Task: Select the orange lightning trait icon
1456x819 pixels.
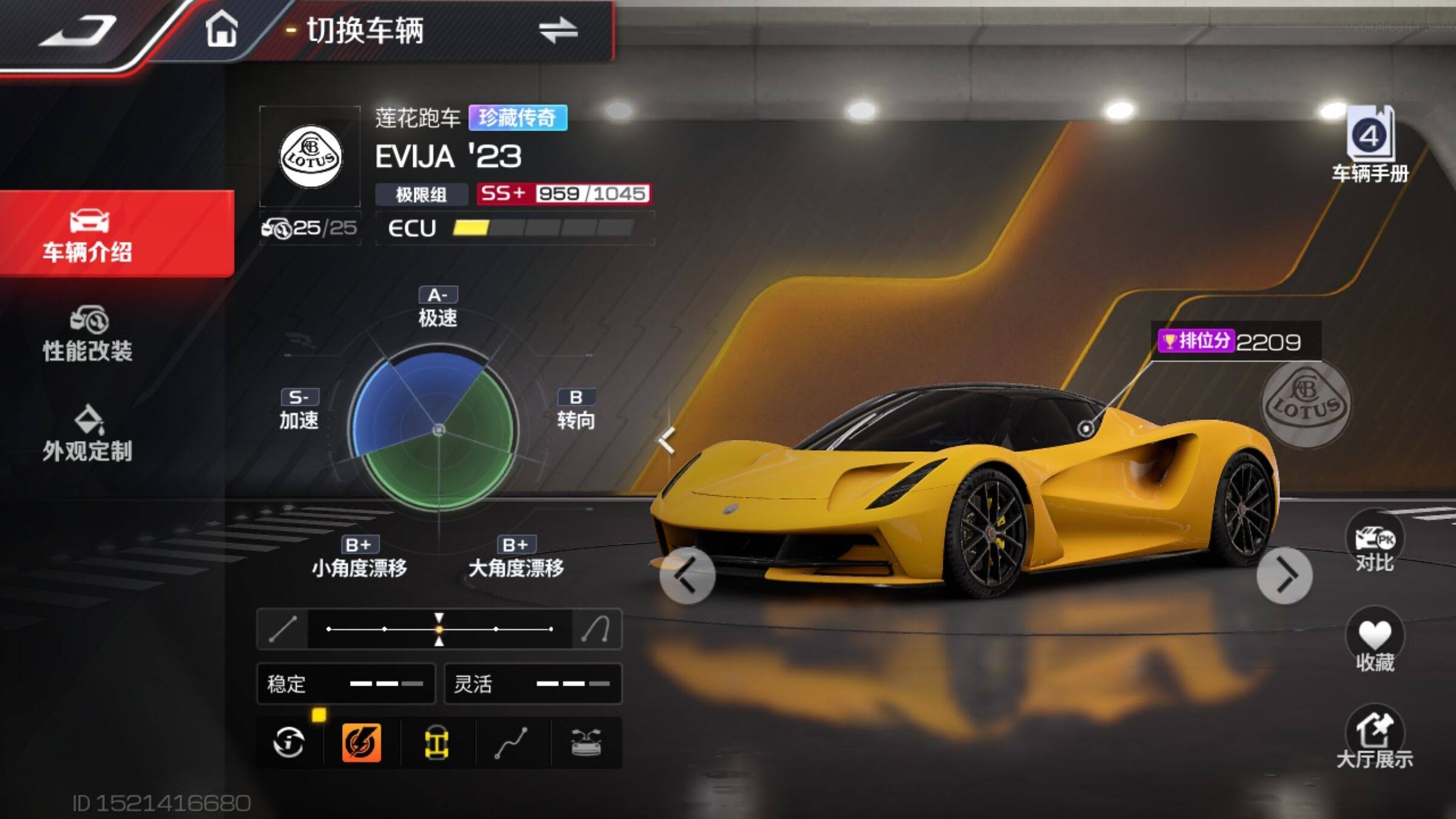Action: coord(362,743)
